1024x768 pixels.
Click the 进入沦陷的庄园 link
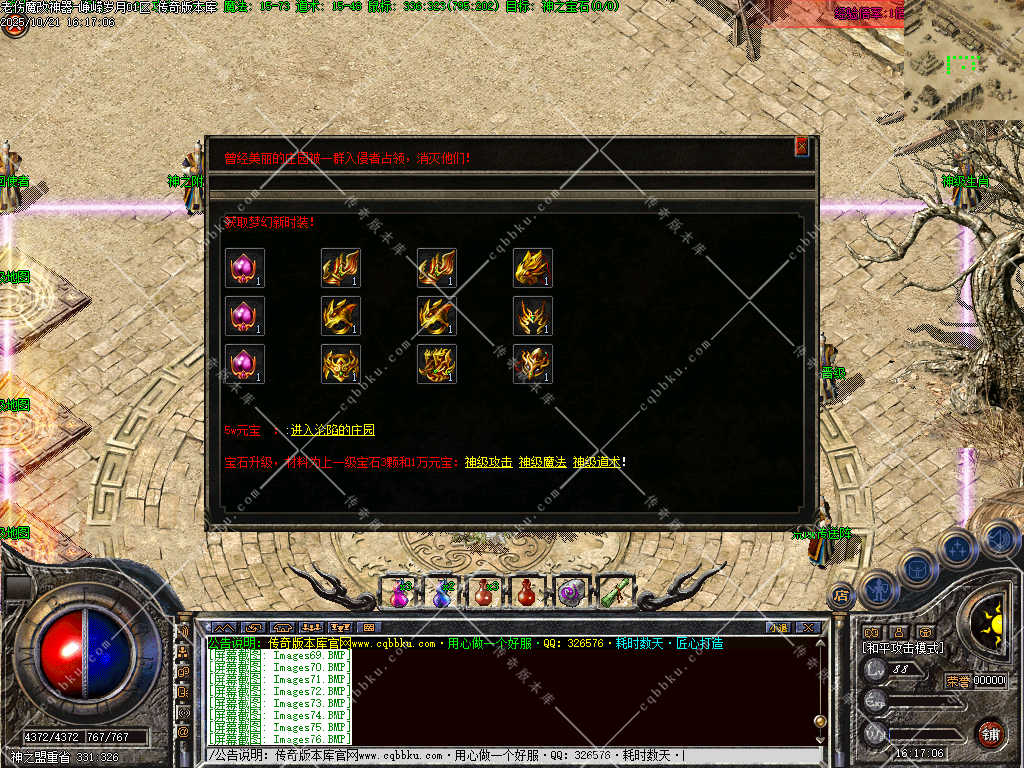point(332,430)
